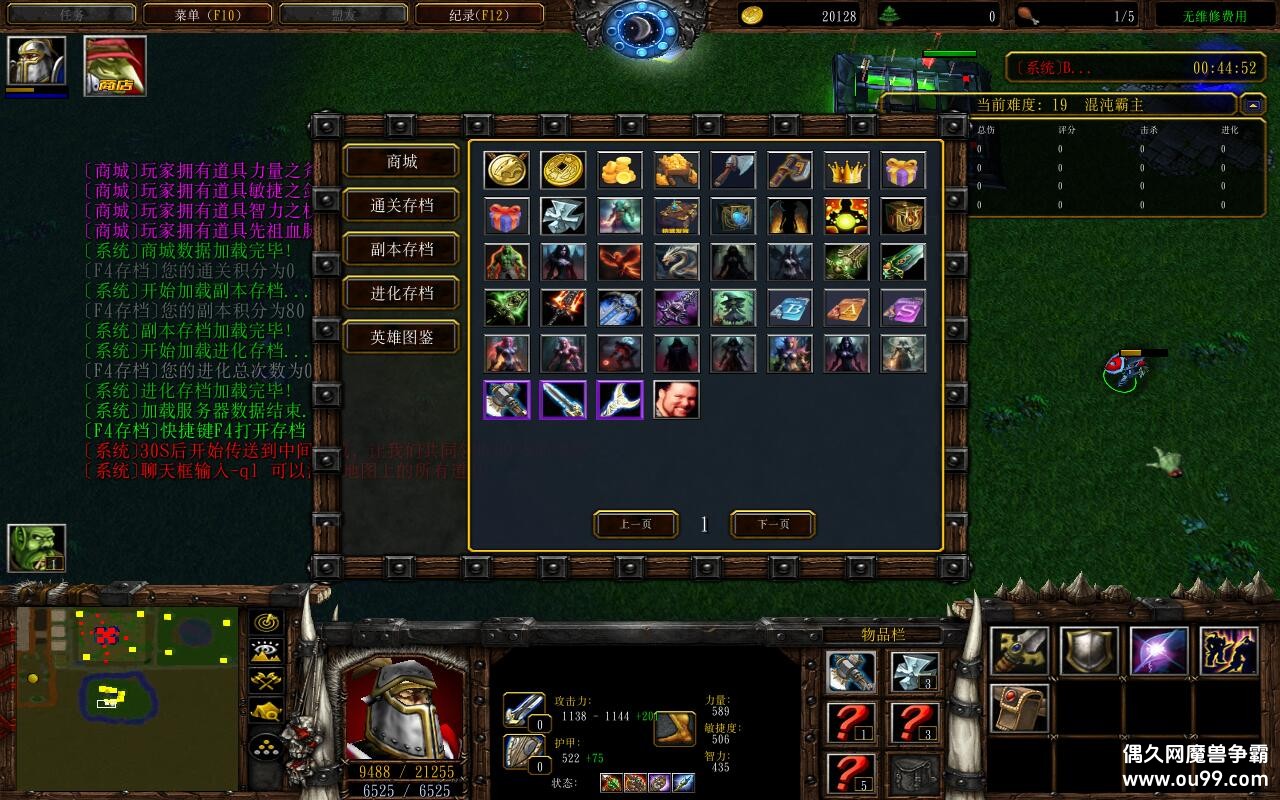This screenshot has height=800, width=1280.
Task: Go to the next page with 下一页
Action: click(773, 524)
